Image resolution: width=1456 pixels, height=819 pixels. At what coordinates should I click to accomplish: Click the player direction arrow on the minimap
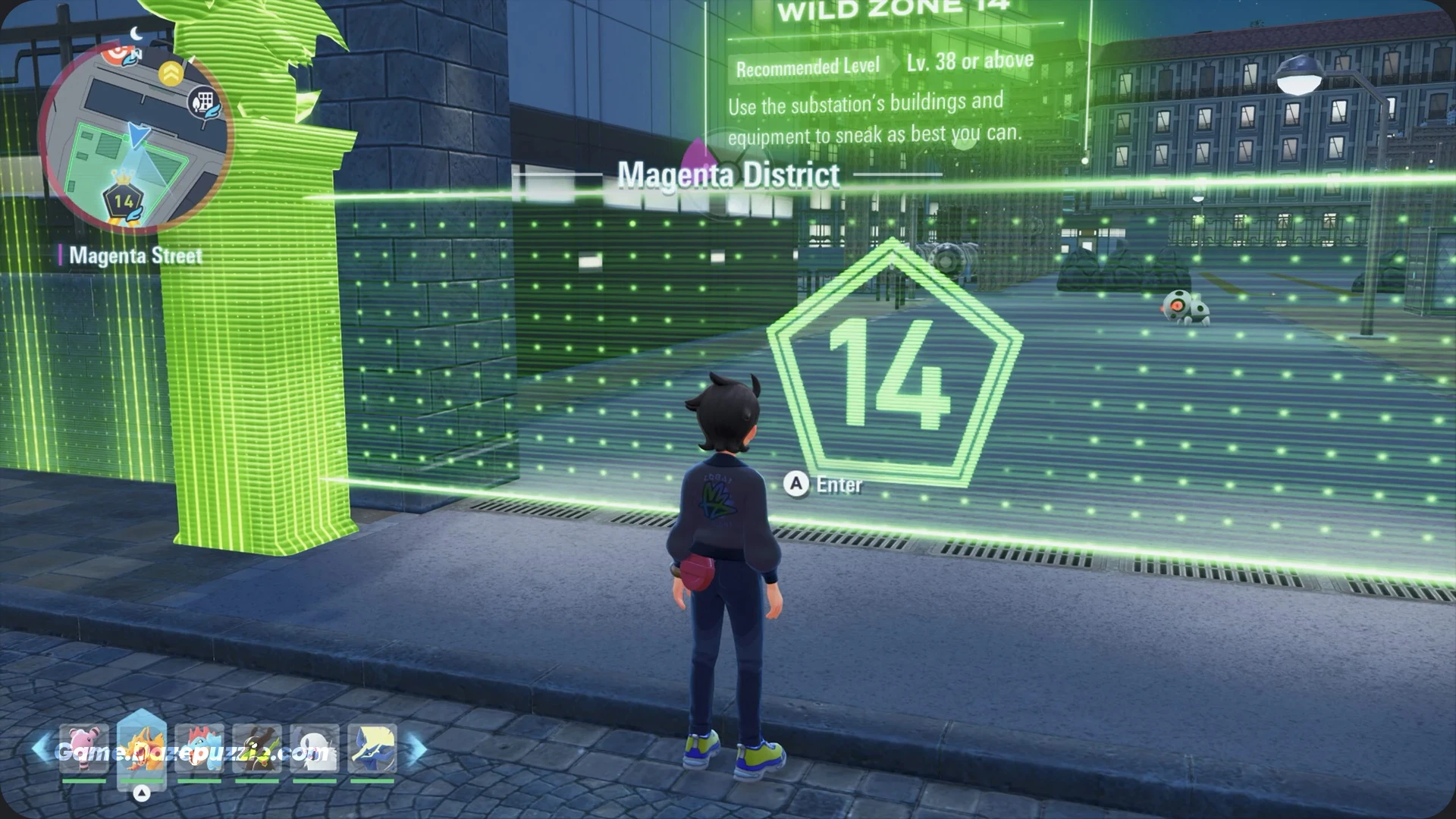(x=139, y=135)
